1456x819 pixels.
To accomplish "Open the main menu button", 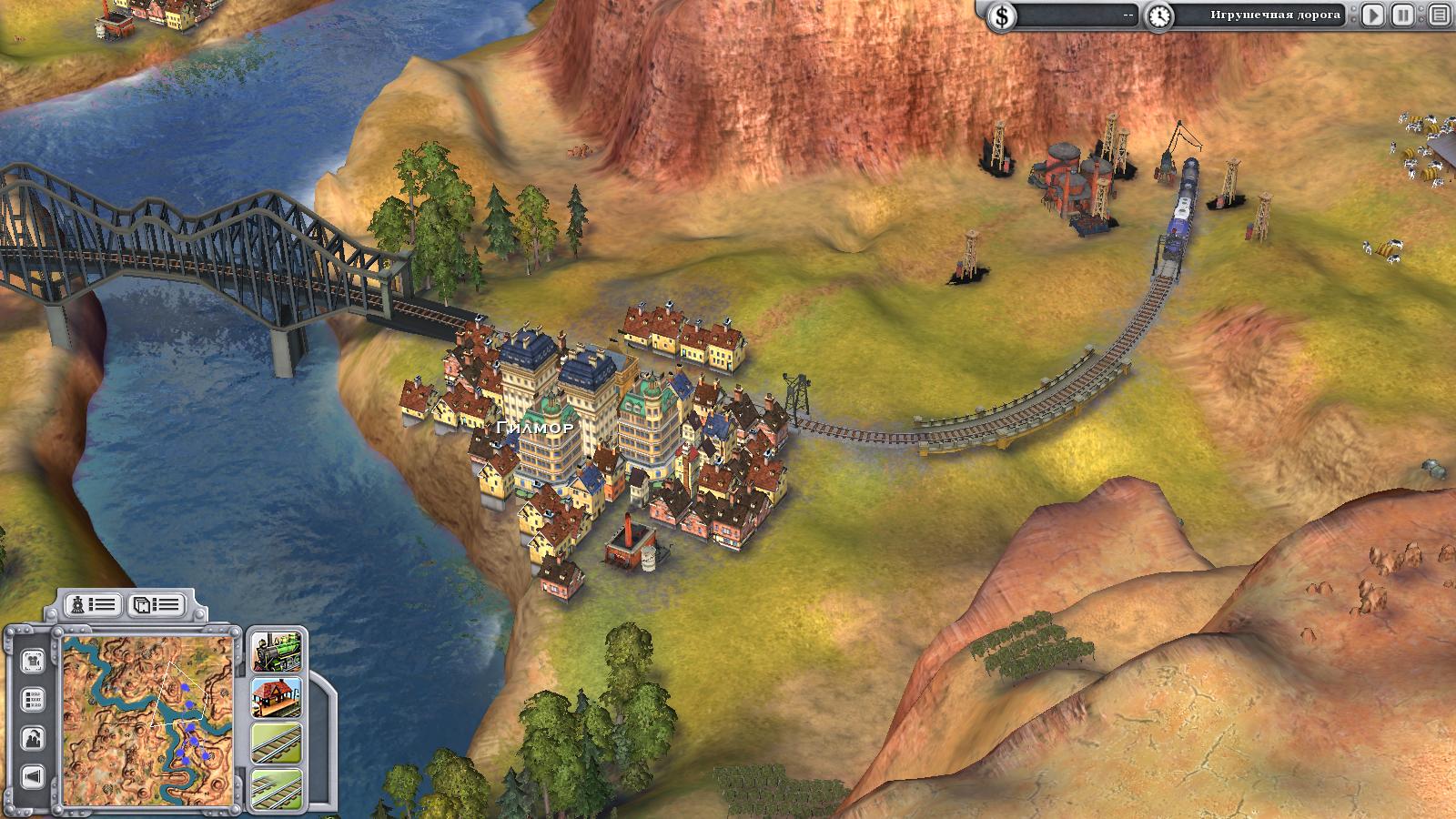I will pyautogui.click(x=1439, y=15).
